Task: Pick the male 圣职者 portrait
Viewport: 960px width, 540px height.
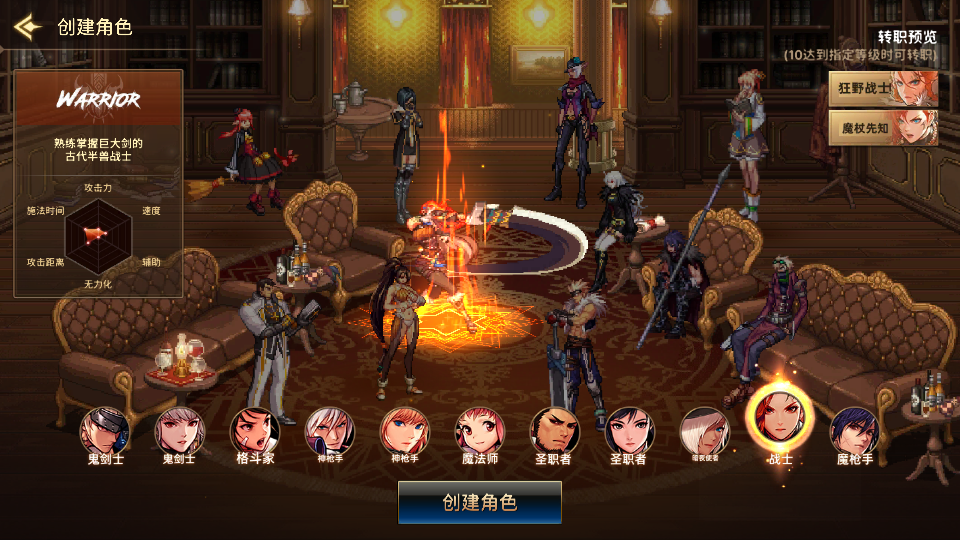Action: 554,431
